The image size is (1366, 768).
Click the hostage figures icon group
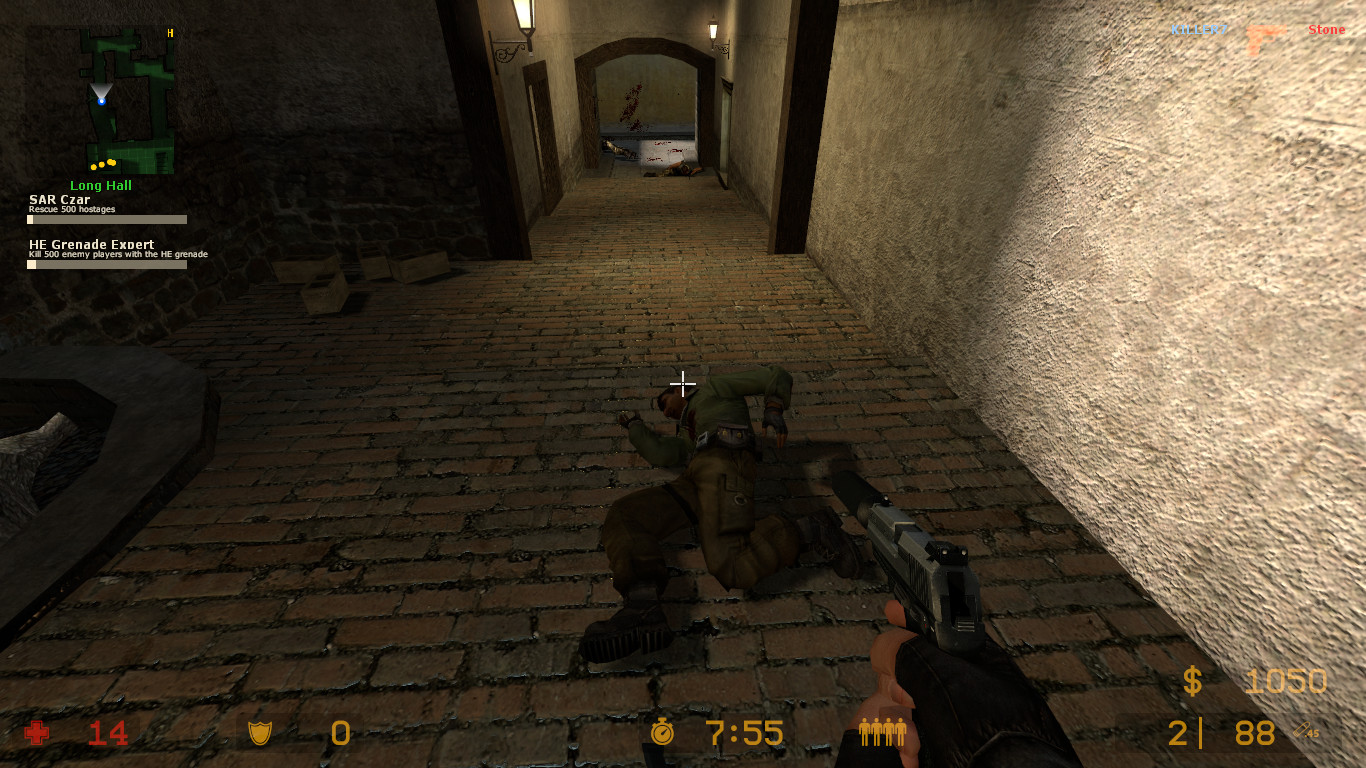pyautogui.click(x=884, y=733)
